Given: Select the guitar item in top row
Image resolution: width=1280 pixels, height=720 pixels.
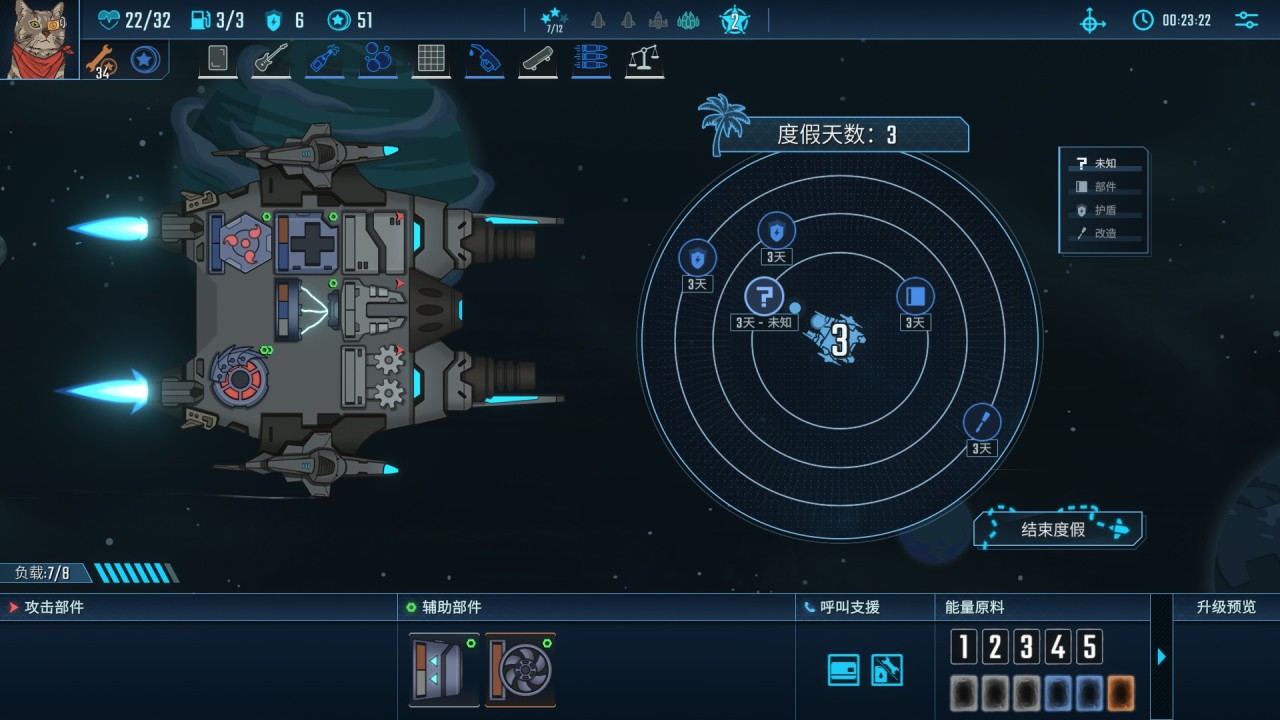Looking at the screenshot, I should click(x=270, y=59).
